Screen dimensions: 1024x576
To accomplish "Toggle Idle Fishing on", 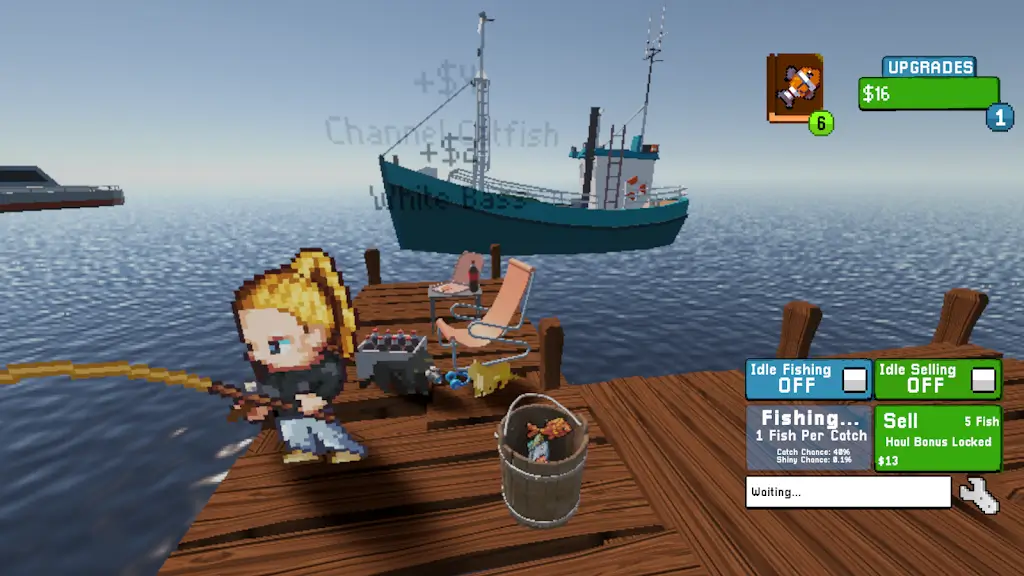I will (x=854, y=380).
